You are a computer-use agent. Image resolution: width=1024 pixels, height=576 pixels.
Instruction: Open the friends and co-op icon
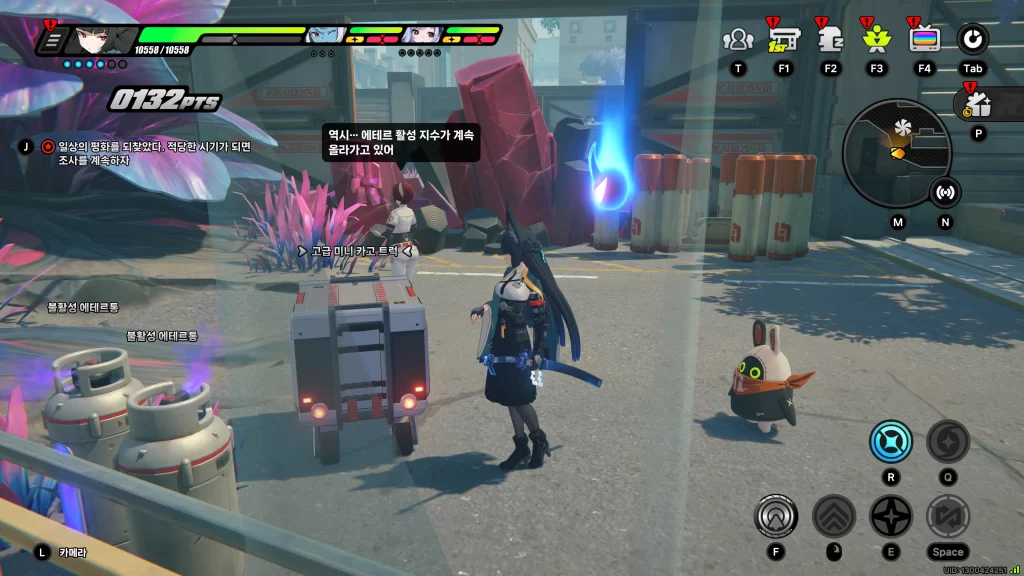[738, 40]
